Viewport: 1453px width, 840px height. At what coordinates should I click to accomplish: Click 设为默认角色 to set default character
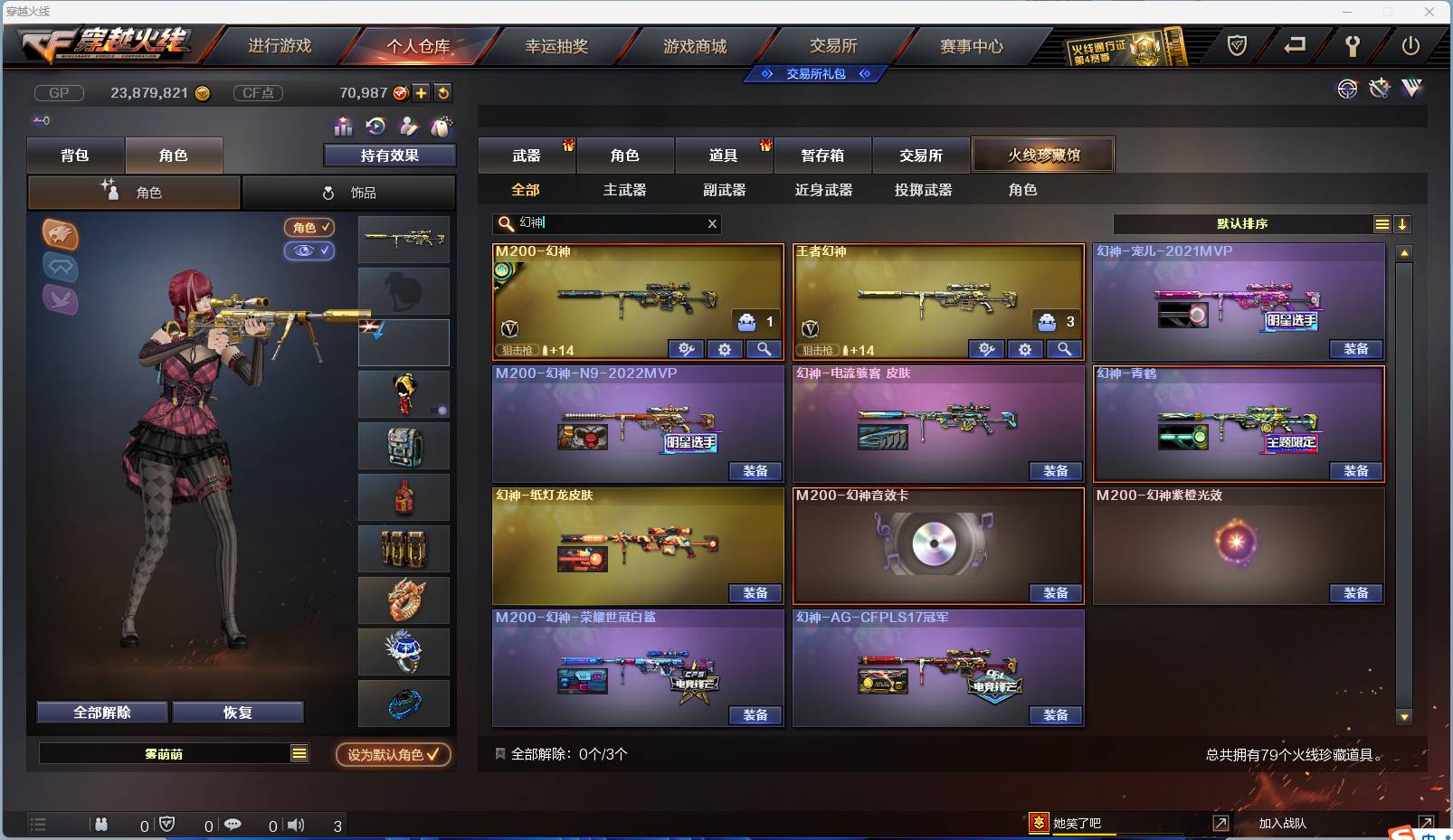coord(392,755)
